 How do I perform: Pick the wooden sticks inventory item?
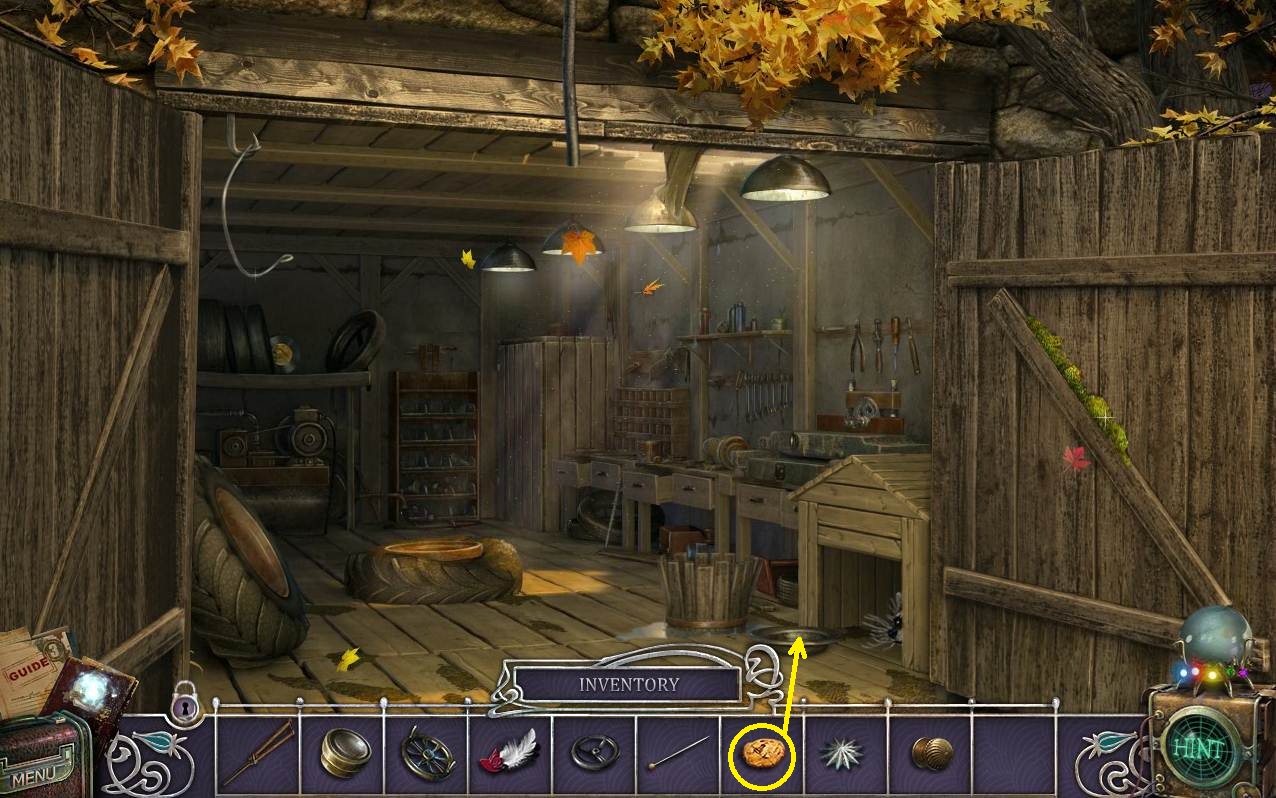tap(258, 752)
